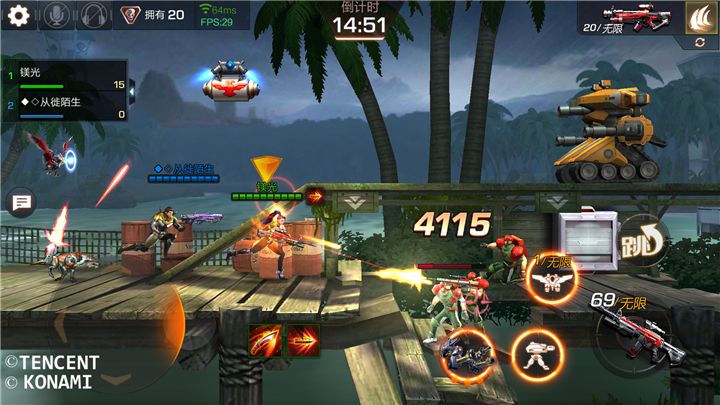This screenshot has height=405, width=720.
Task: Tap the jump button
Action: click(642, 240)
